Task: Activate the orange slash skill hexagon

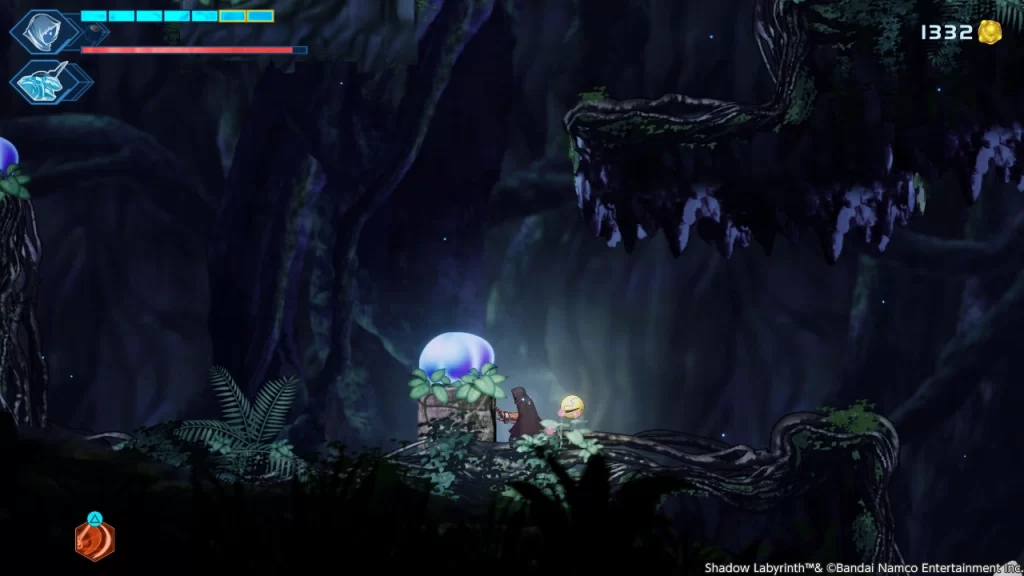Action: pyautogui.click(x=94, y=541)
